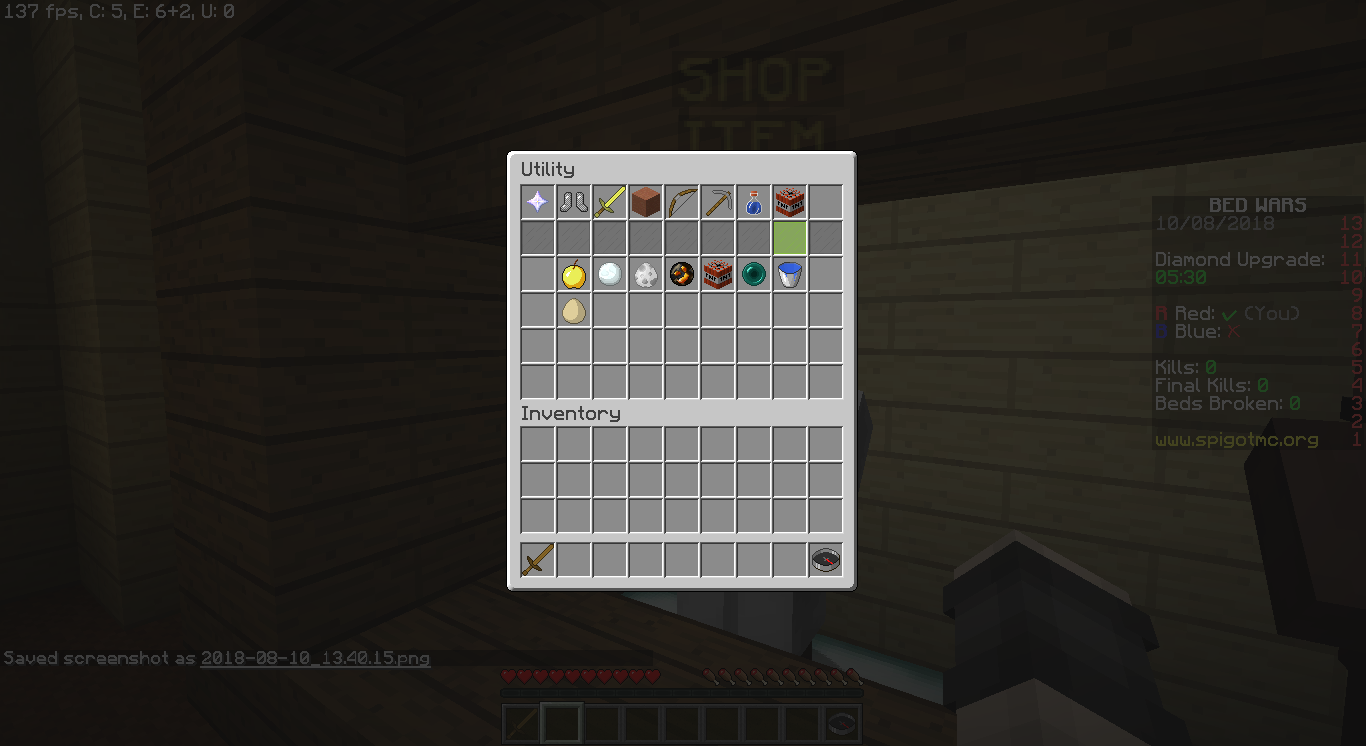Screen dimensions: 1366x746
Task: Open the Ranged category bow icon
Action: pyautogui.click(x=680, y=202)
